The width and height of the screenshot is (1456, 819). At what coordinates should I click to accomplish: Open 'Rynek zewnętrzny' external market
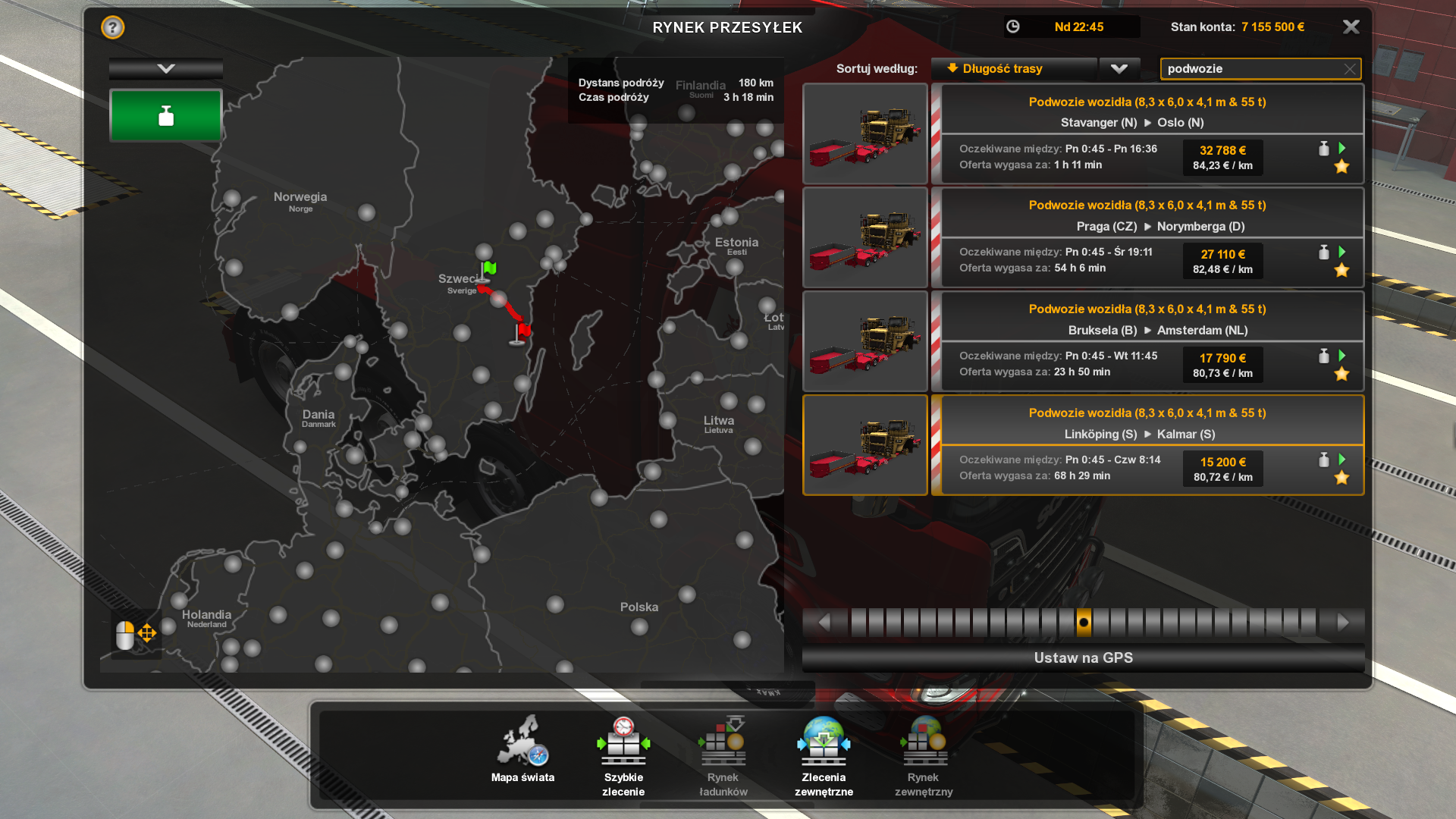tap(924, 755)
